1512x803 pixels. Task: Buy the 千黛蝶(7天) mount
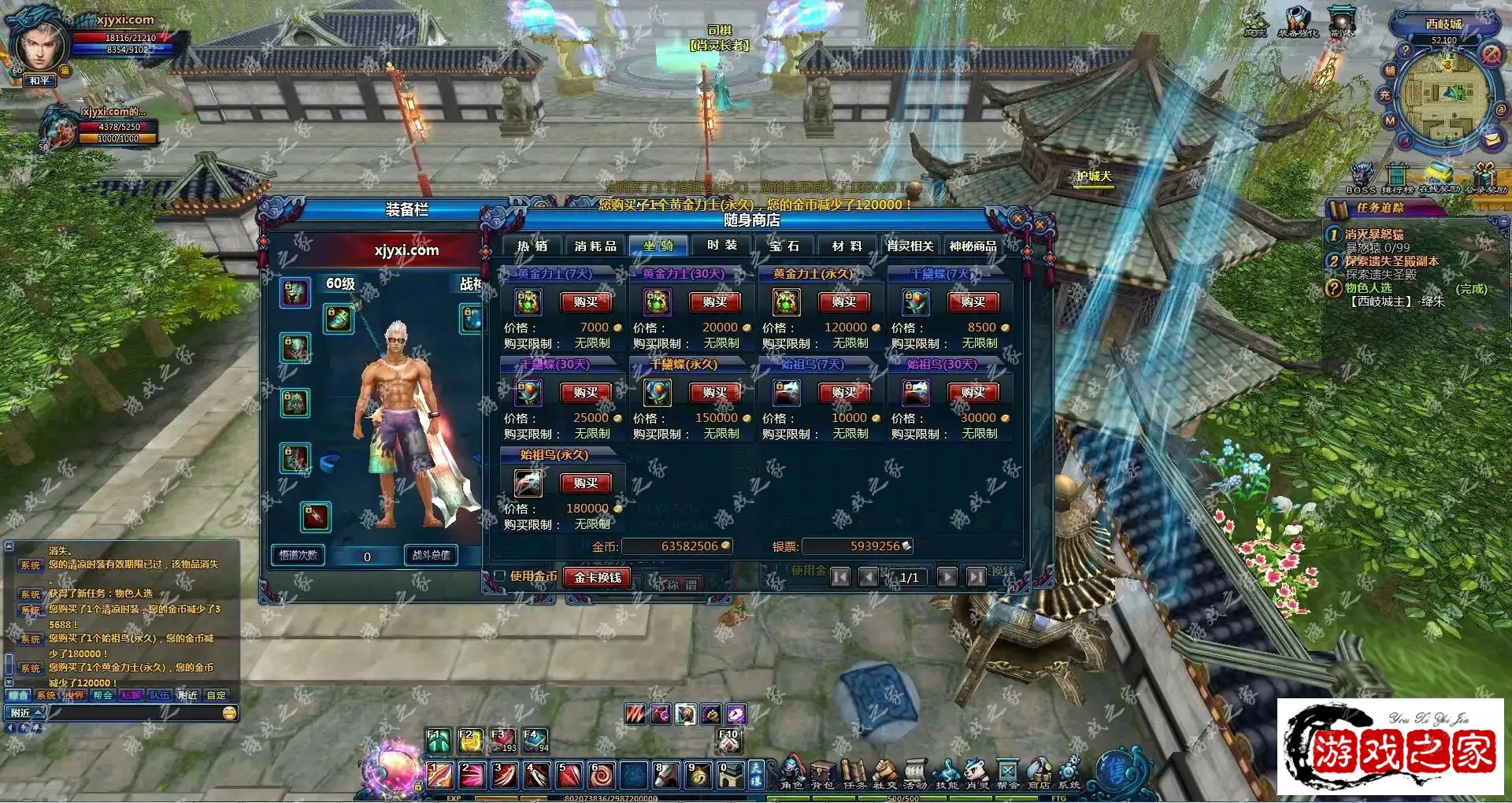[x=973, y=302]
